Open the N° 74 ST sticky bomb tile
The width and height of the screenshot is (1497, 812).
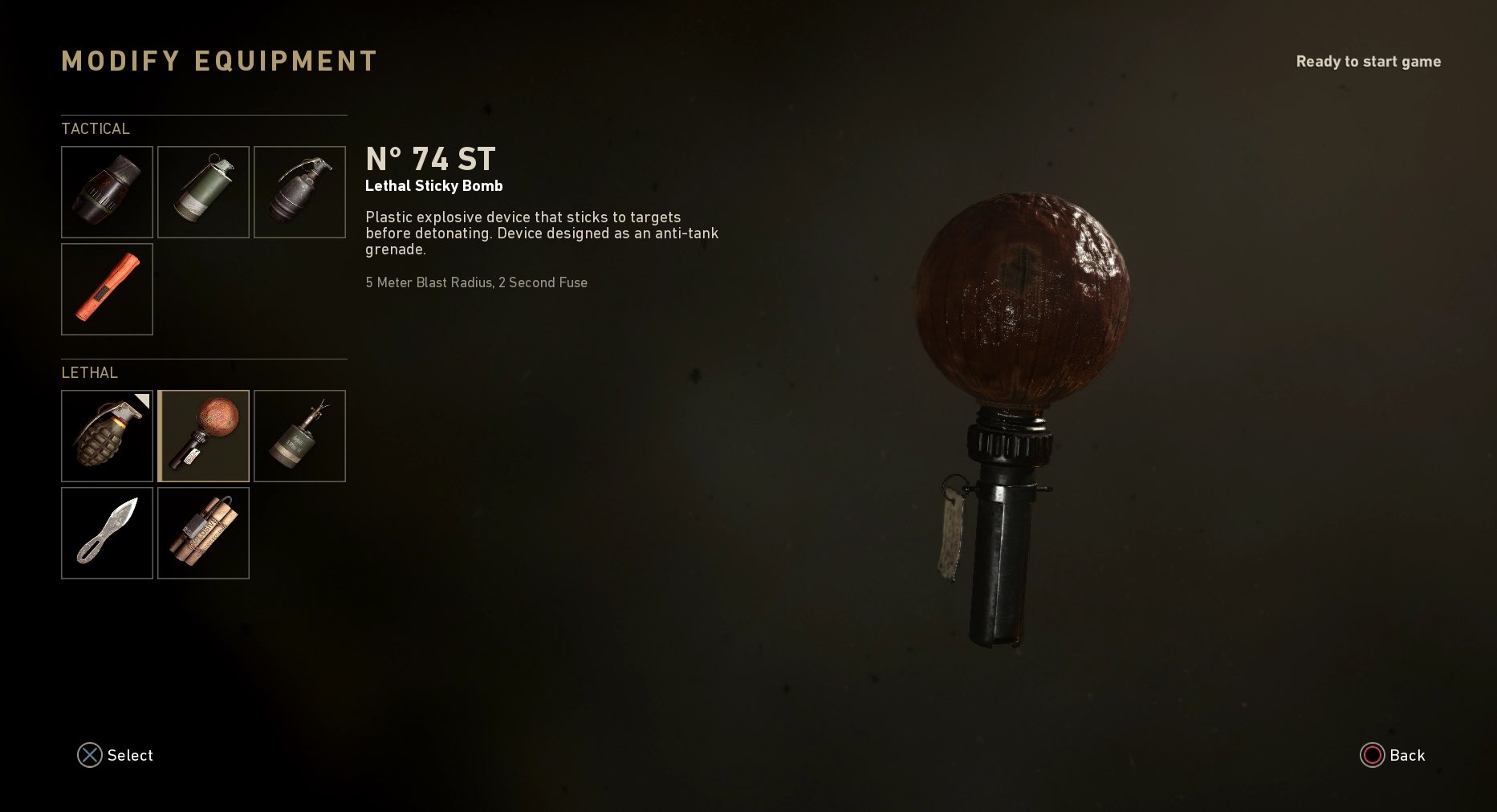click(x=203, y=436)
